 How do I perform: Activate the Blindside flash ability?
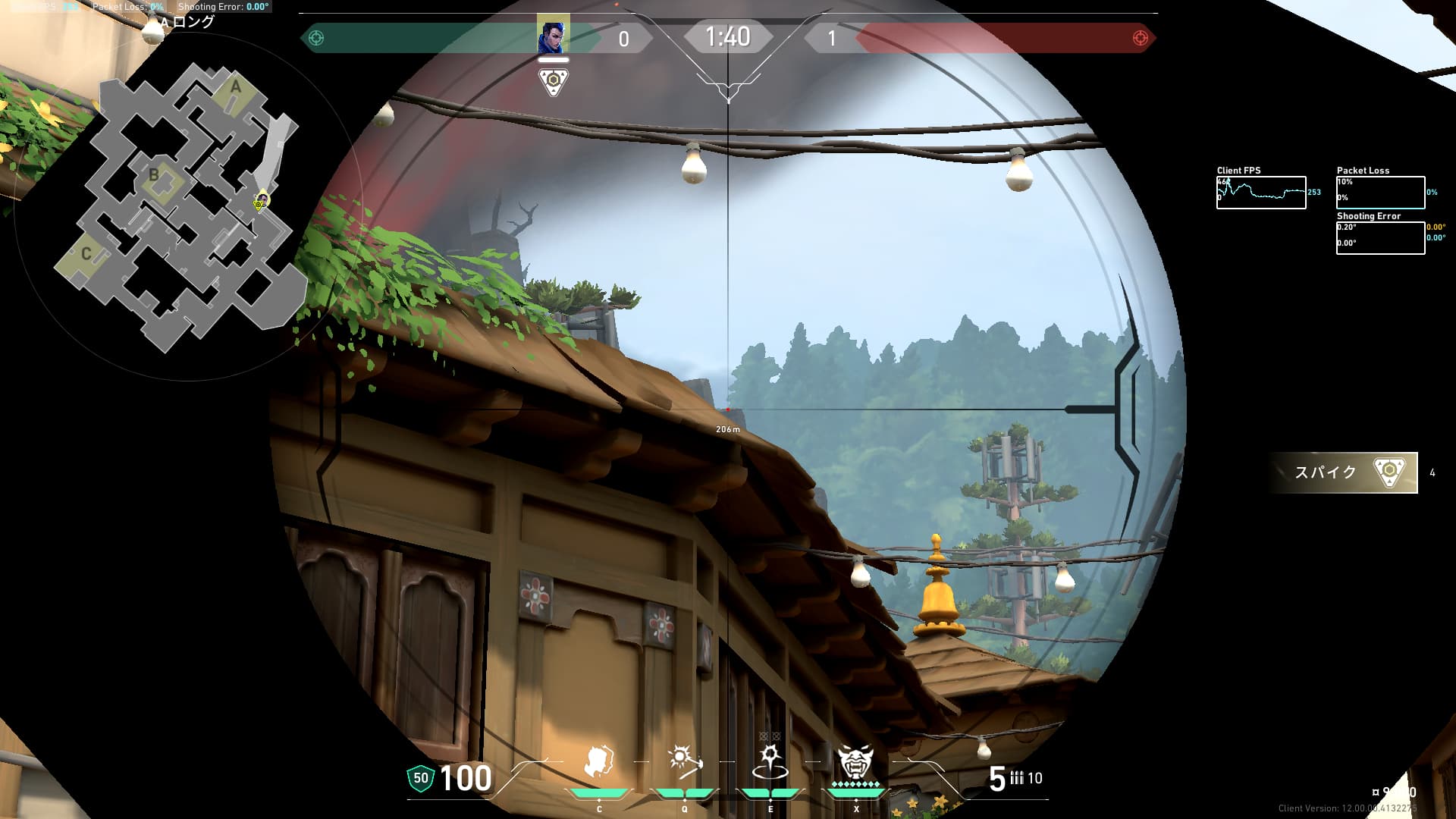click(685, 761)
